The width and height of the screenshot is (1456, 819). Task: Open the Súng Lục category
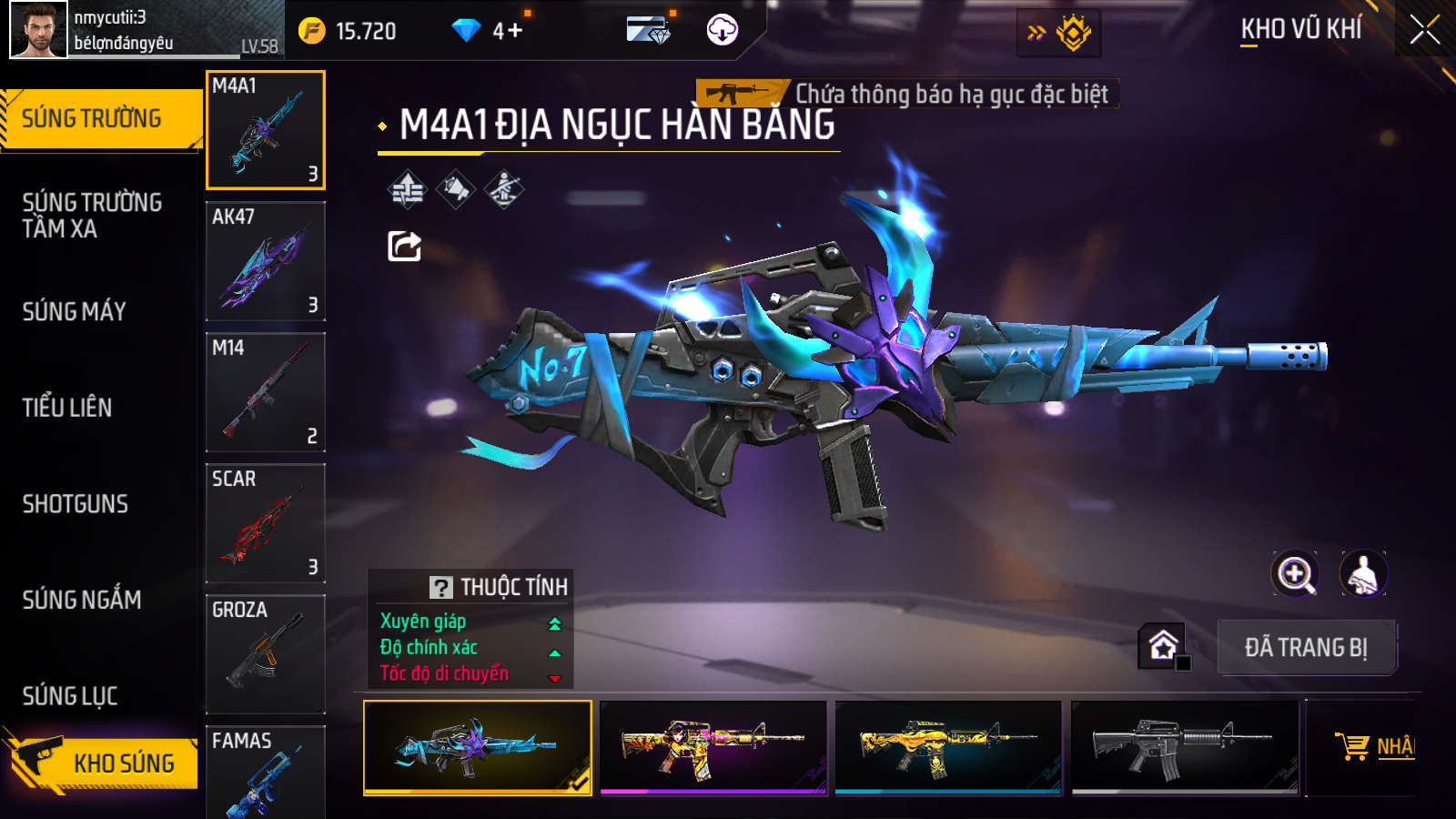[x=70, y=696]
